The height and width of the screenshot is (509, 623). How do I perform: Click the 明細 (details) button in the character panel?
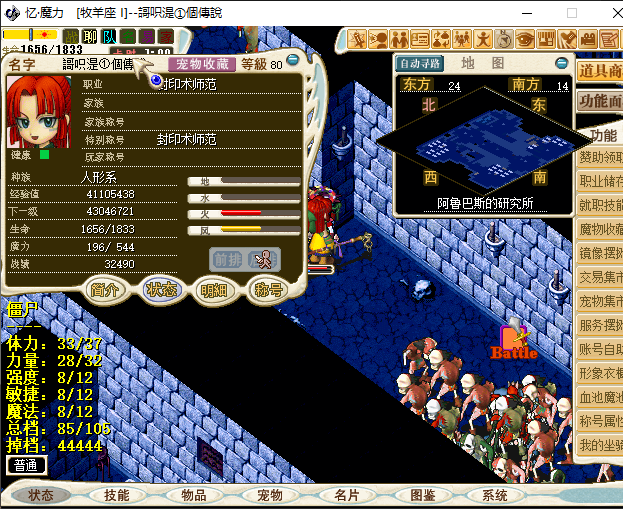pyautogui.click(x=213, y=290)
